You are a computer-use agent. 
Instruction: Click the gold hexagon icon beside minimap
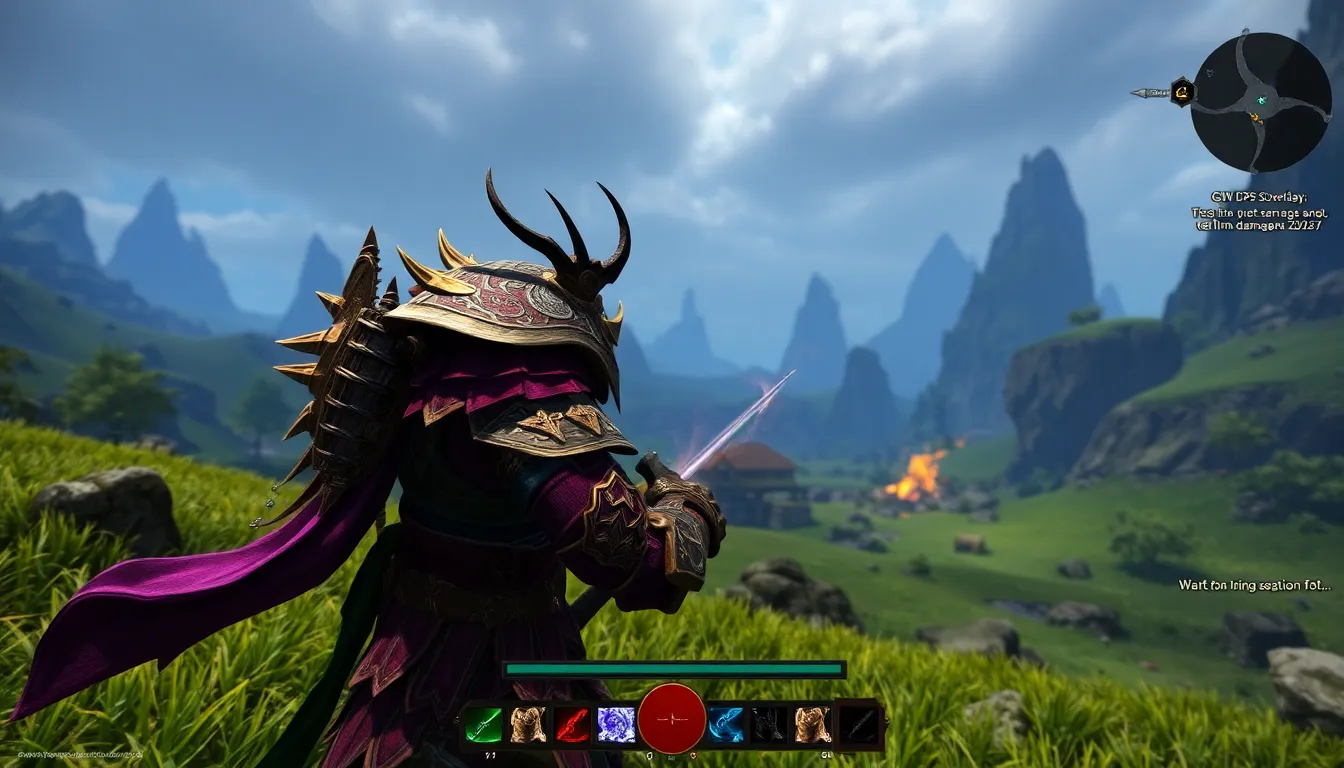pos(1182,92)
